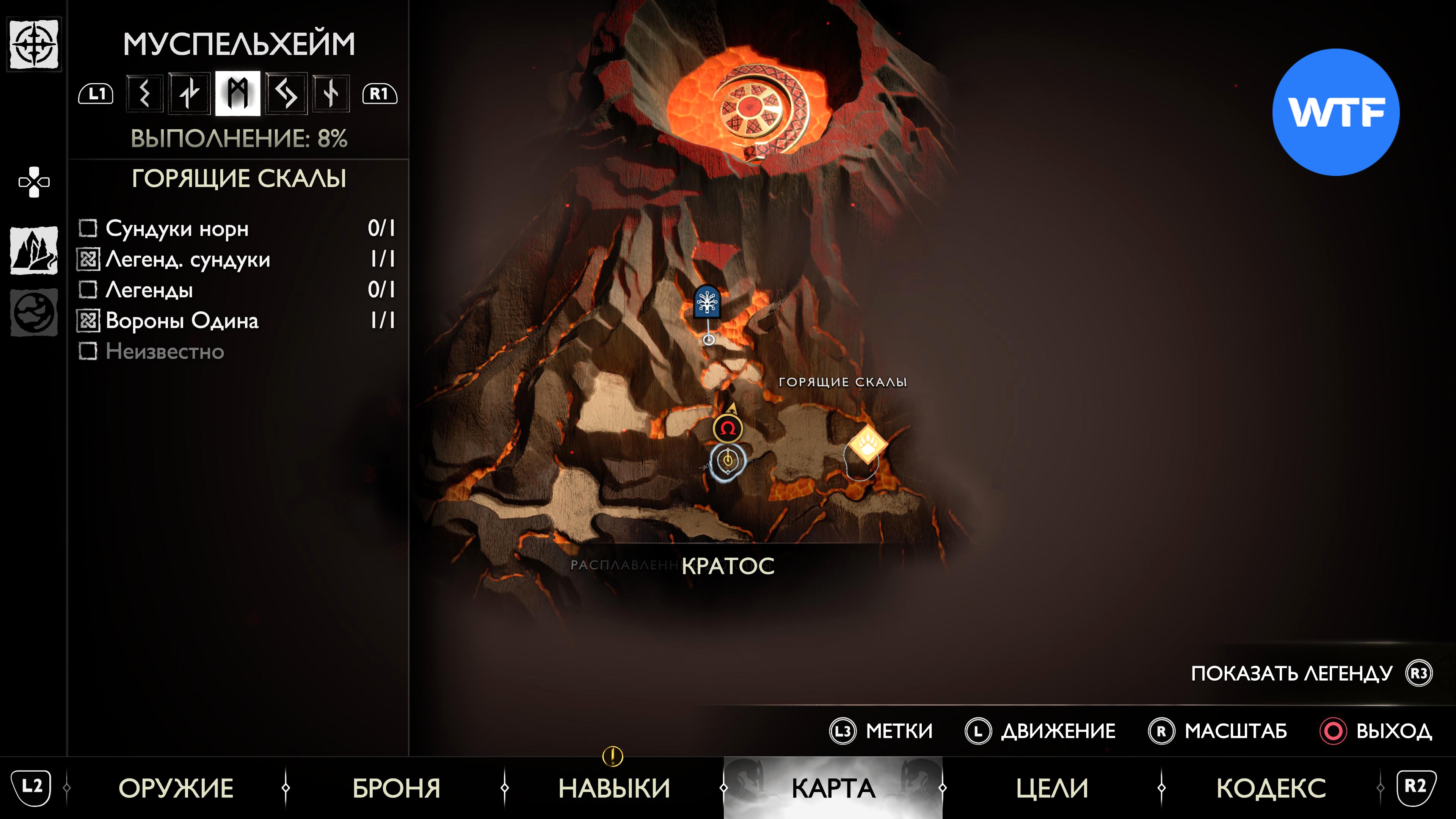Select the КАРТА tab
This screenshot has height=819, width=1456.
click(x=833, y=788)
